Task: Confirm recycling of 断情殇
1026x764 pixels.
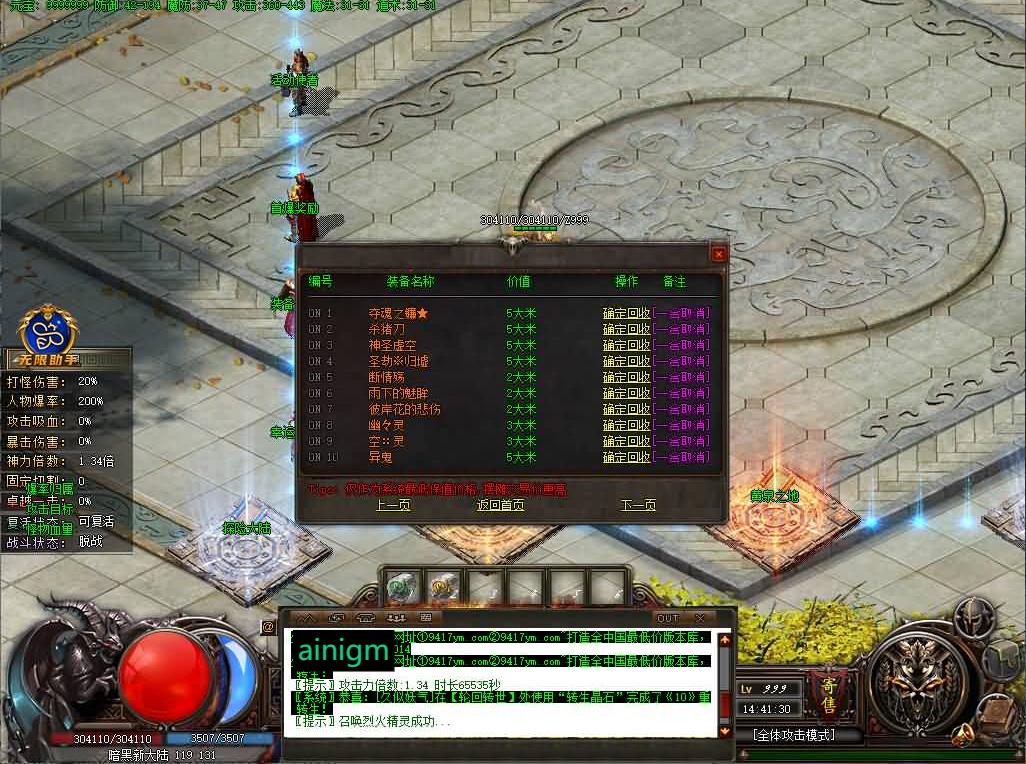Action: click(x=626, y=377)
